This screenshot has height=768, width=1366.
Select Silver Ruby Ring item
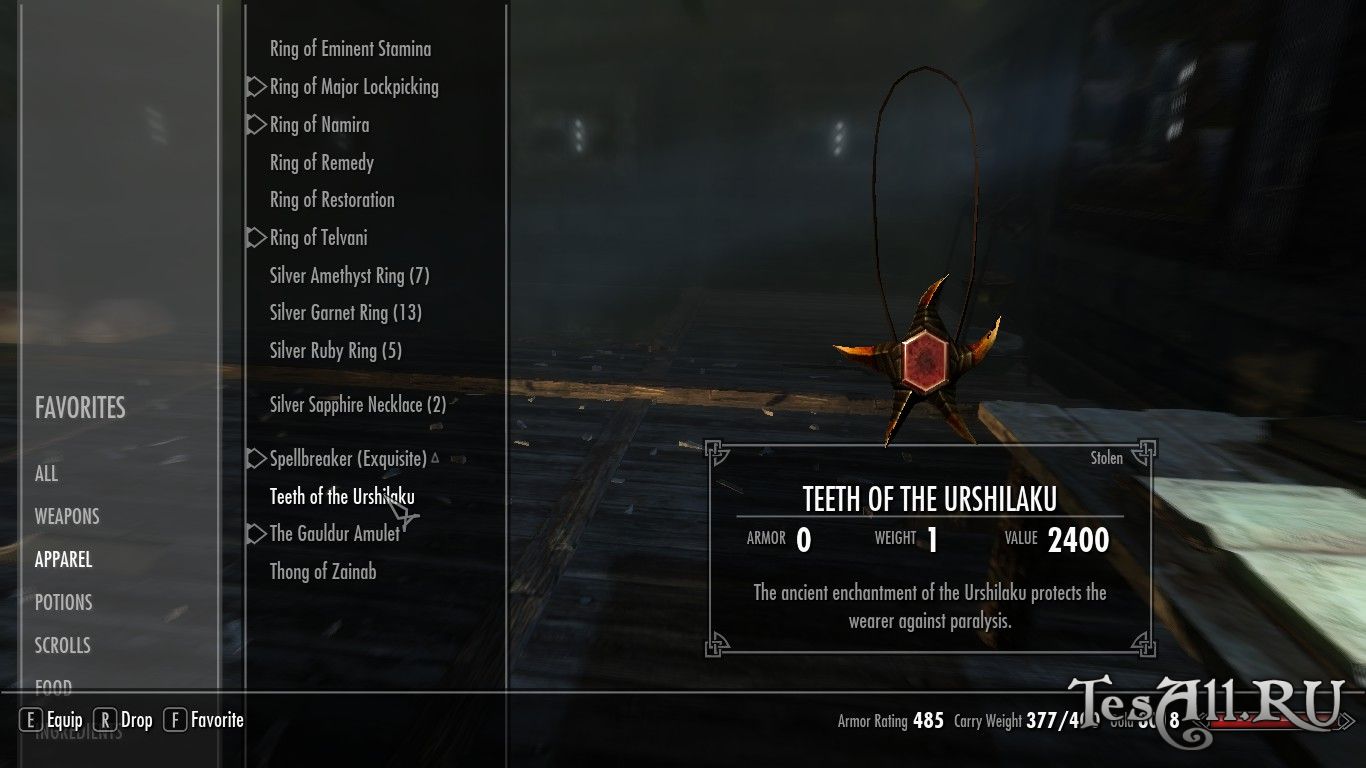[335, 351]
